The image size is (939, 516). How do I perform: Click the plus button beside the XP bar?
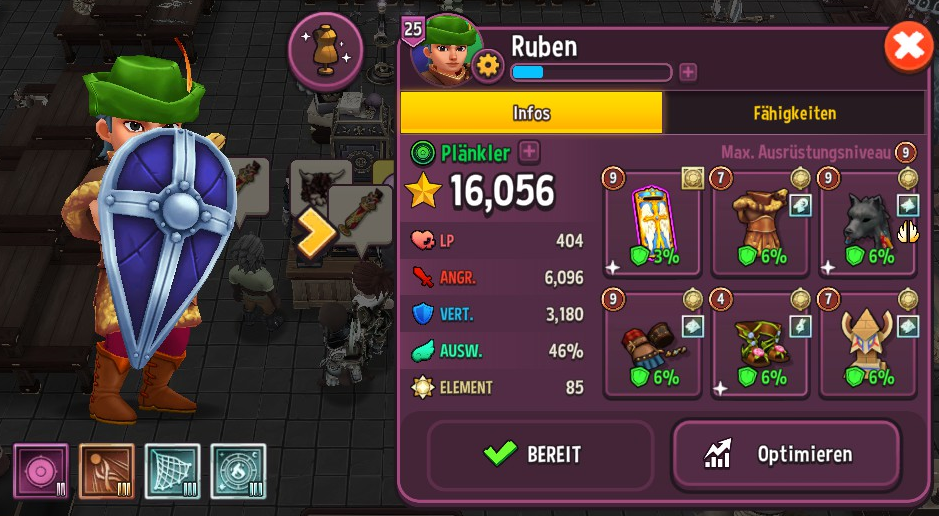[x=688, y=72]
